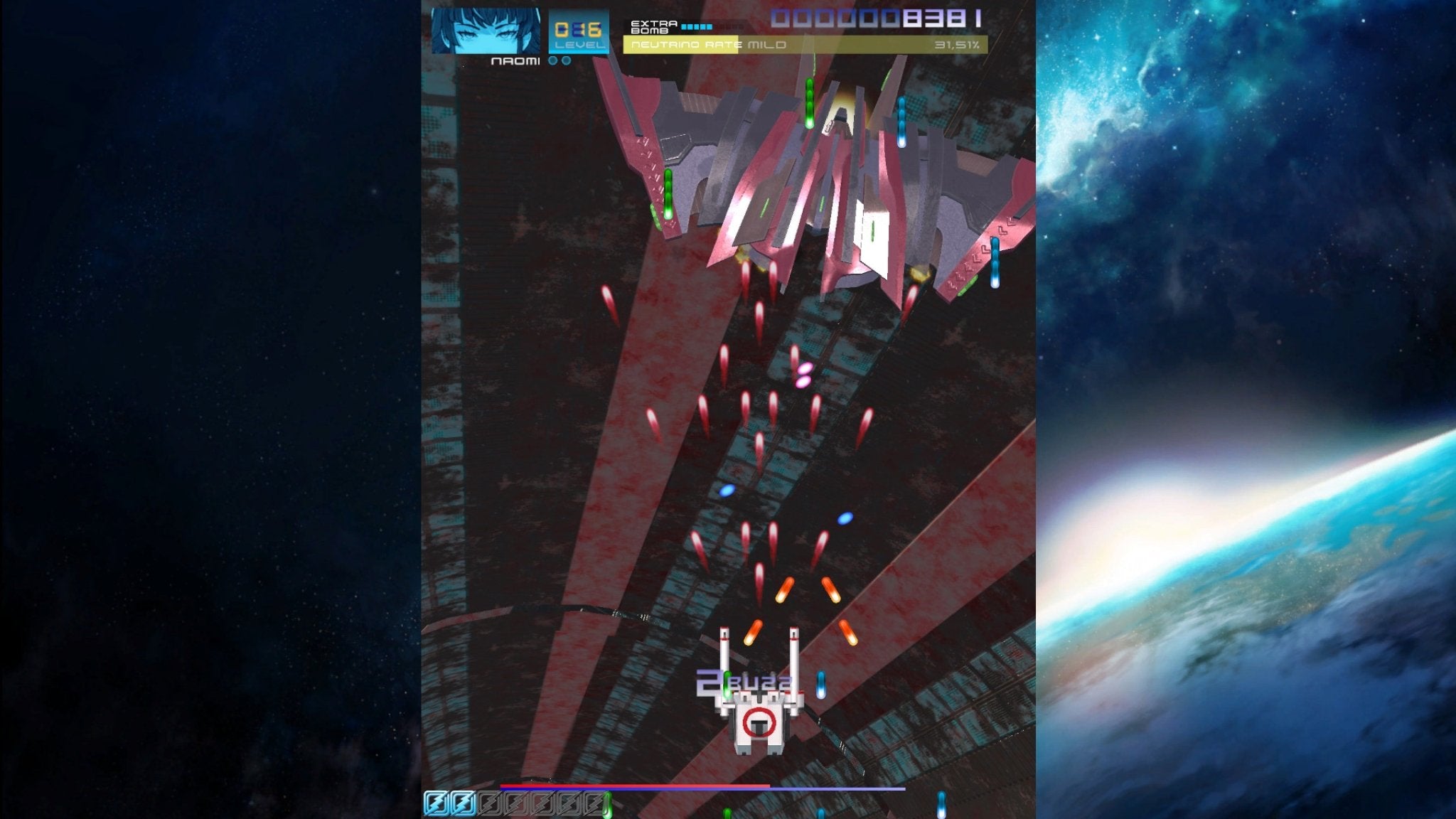Image resolution: width=1456 pixels, height=819 pixels.
Task: Click the yellow LEVEL 036 counter
Action: coord(577,28)
